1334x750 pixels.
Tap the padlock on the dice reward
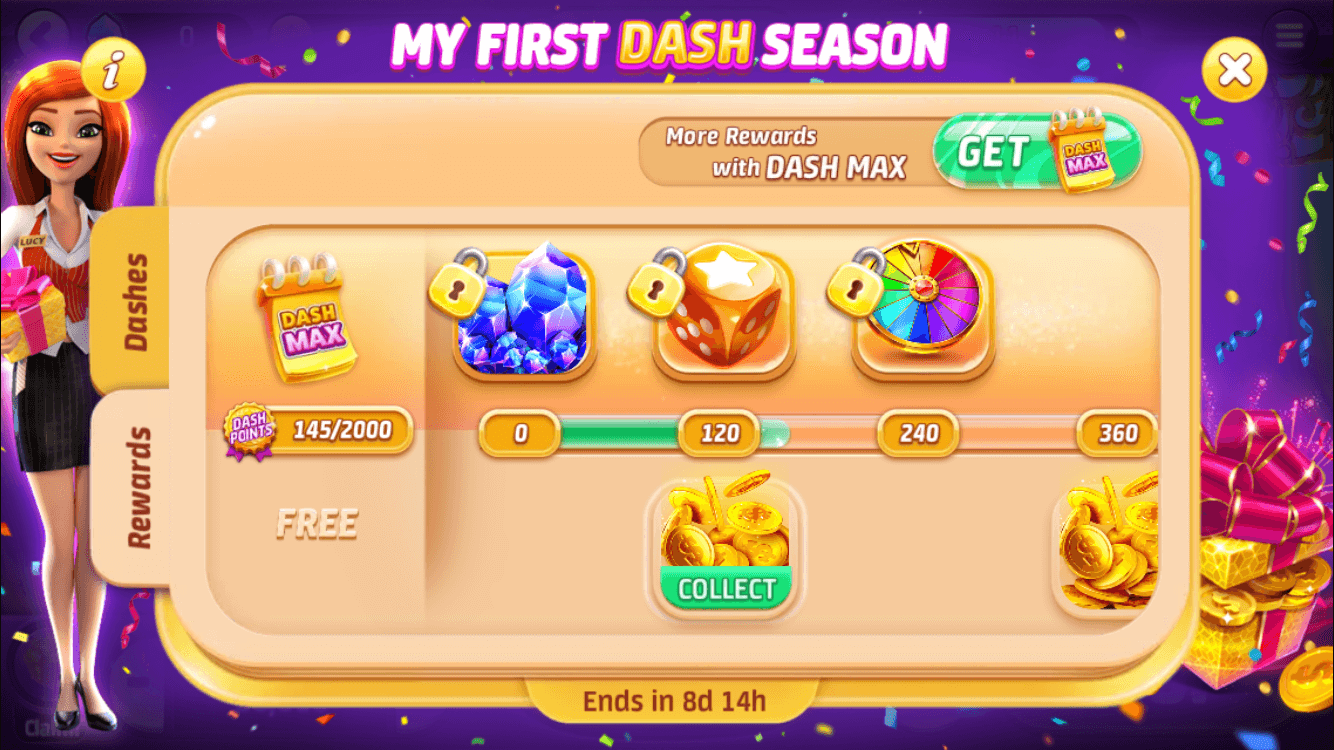point(654,289)
